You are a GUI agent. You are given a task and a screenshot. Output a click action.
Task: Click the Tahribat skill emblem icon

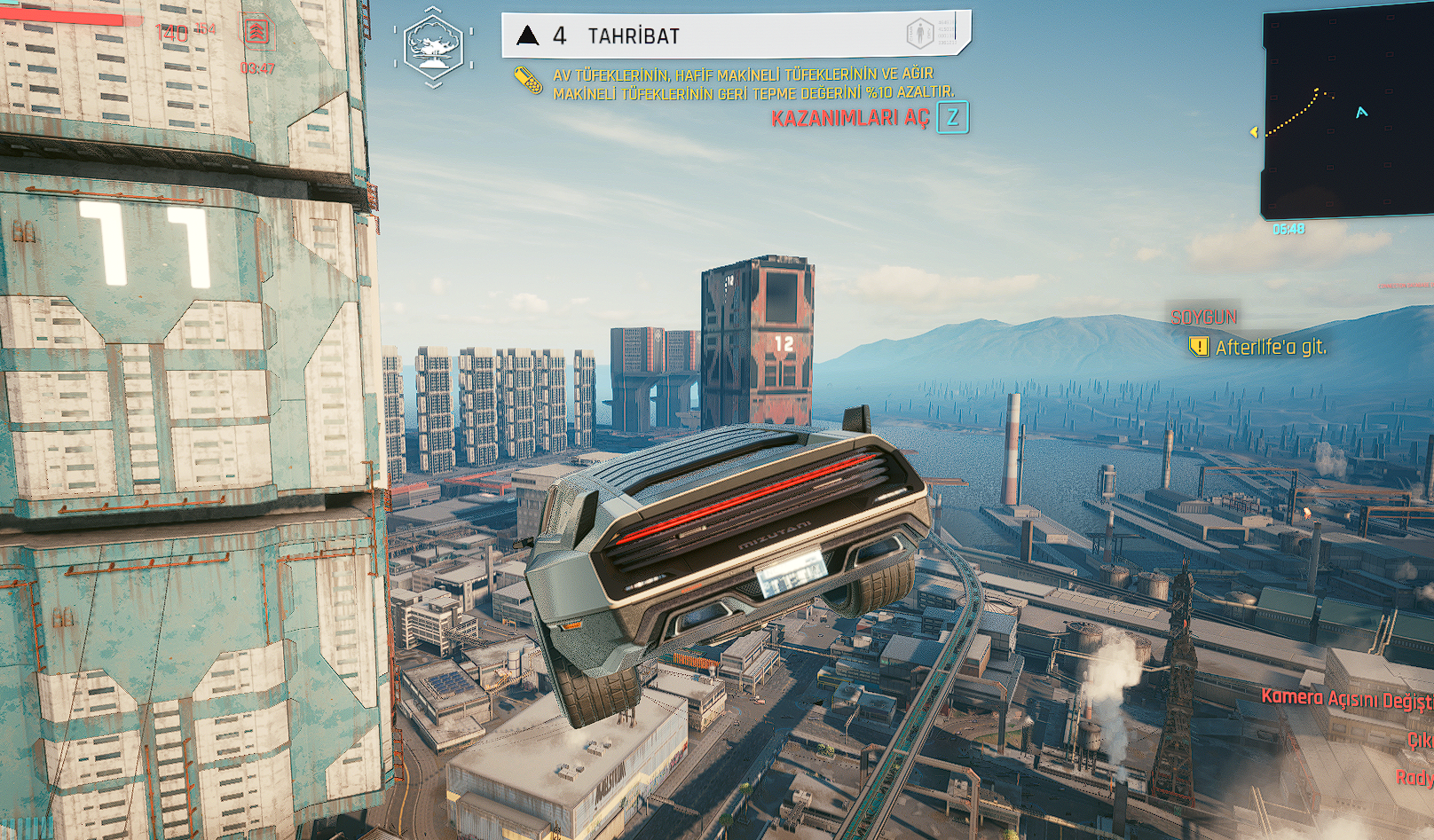pyautogui.click(x=433, y=46)
